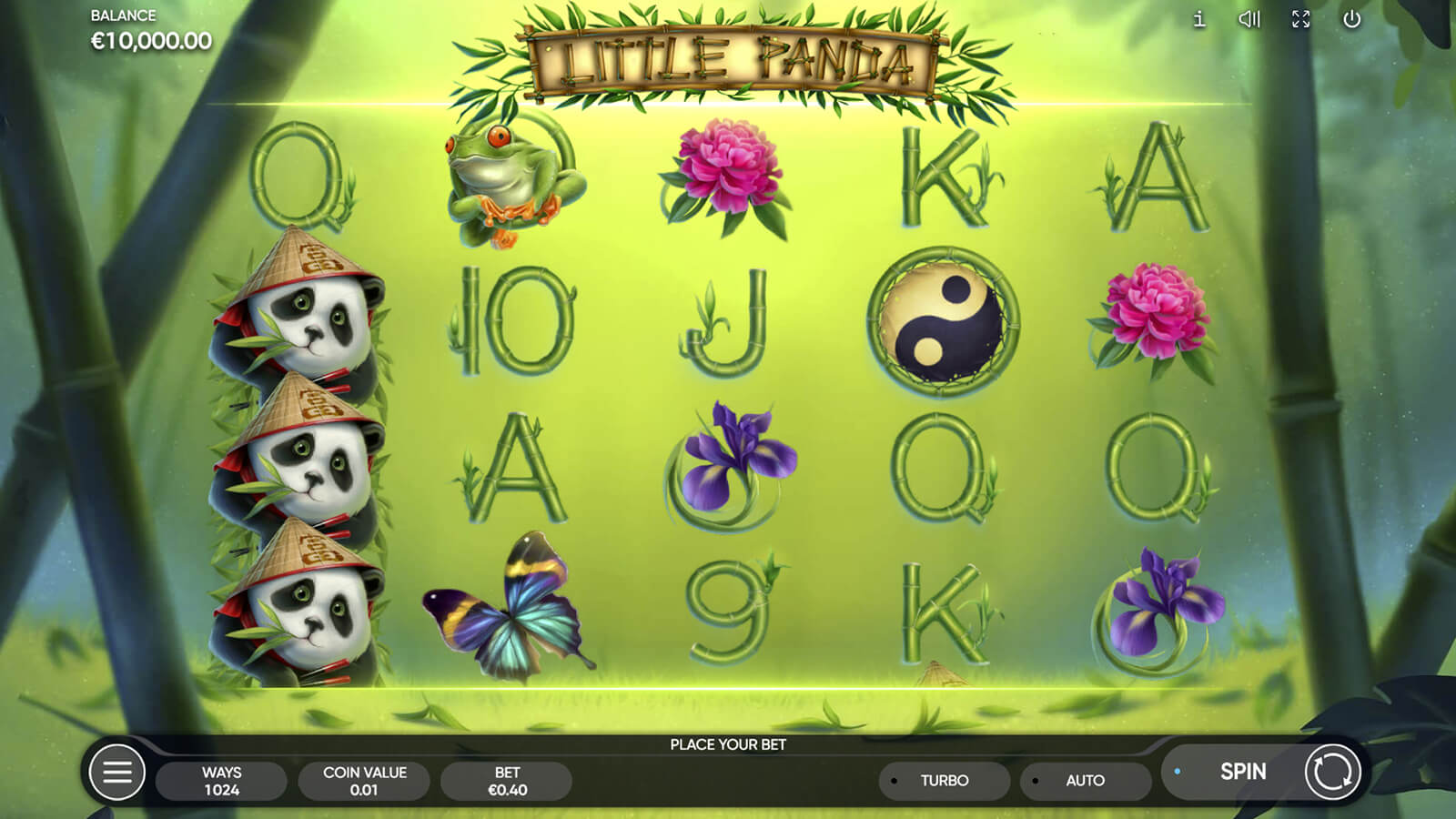The height and width of the screenshot is (819, 1456).
Task: Open the game info page
Action: pyautogui.click(x=1199, y=19)
